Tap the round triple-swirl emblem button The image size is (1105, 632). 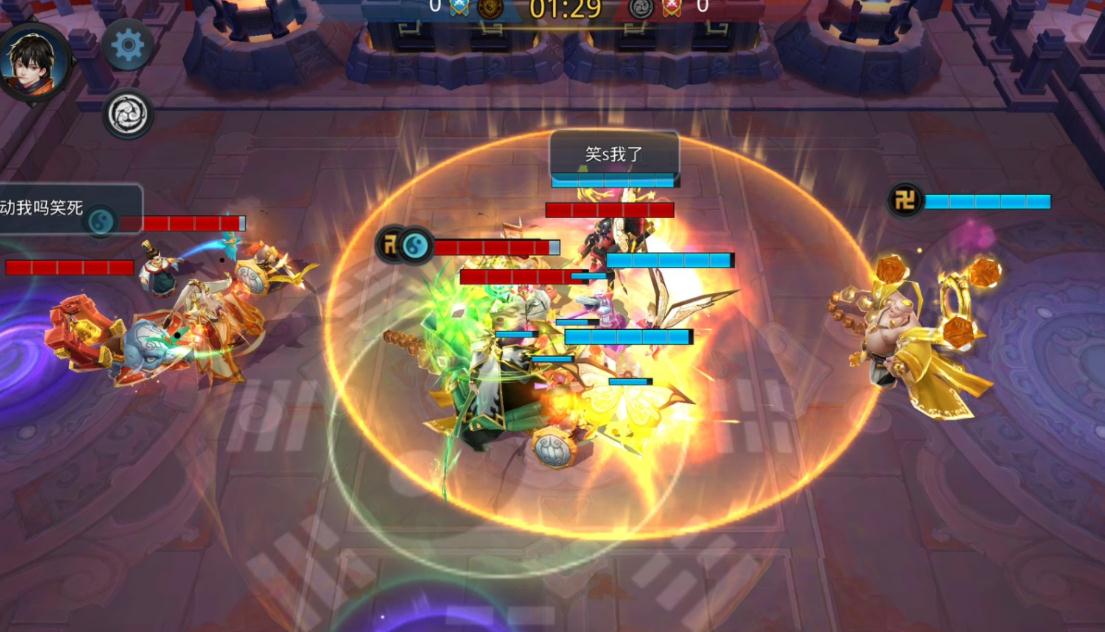128,114
